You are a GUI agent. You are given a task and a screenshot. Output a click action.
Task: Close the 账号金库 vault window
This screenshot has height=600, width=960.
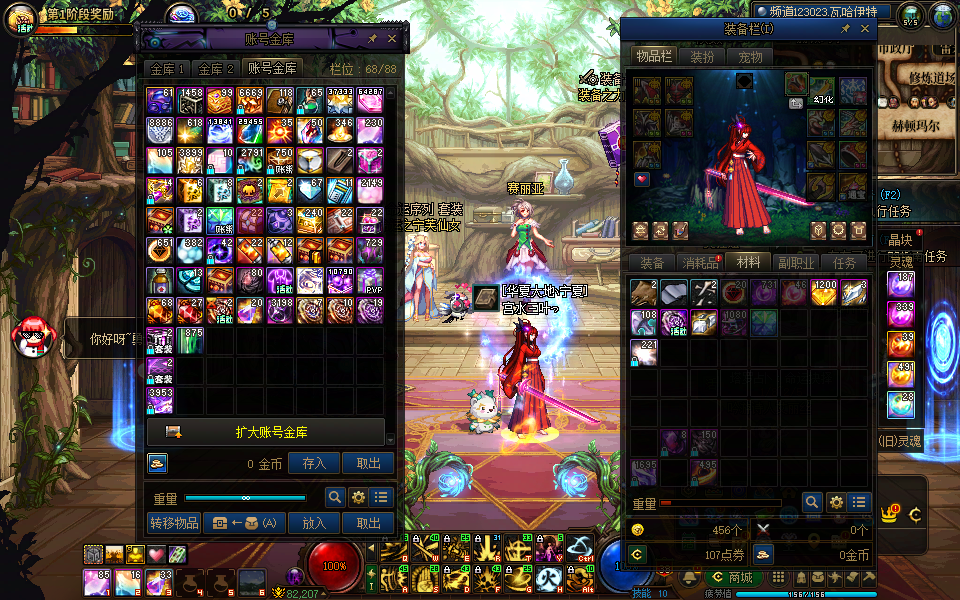392,39
